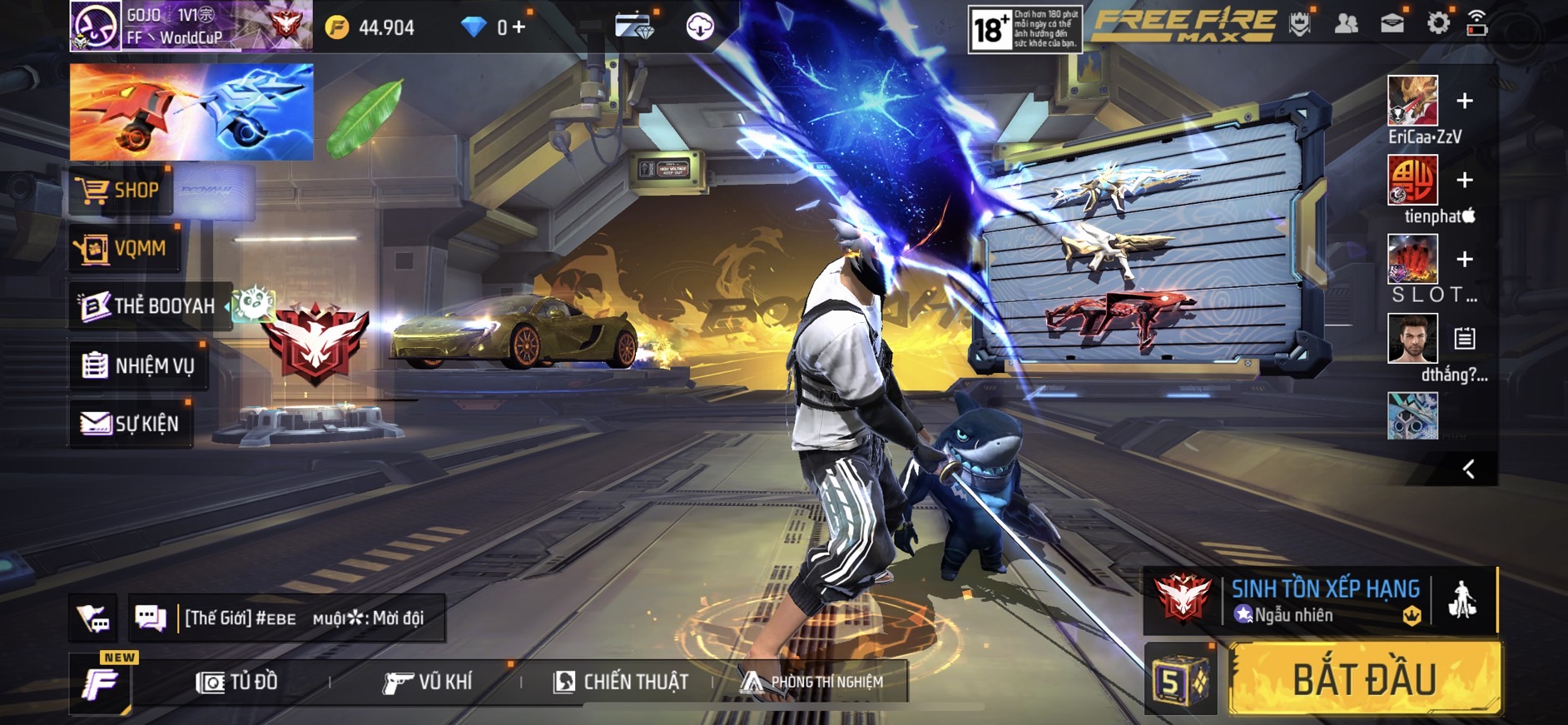
Task: Open the VQMM lucky spin menu
Action: [x=125, y=248]
